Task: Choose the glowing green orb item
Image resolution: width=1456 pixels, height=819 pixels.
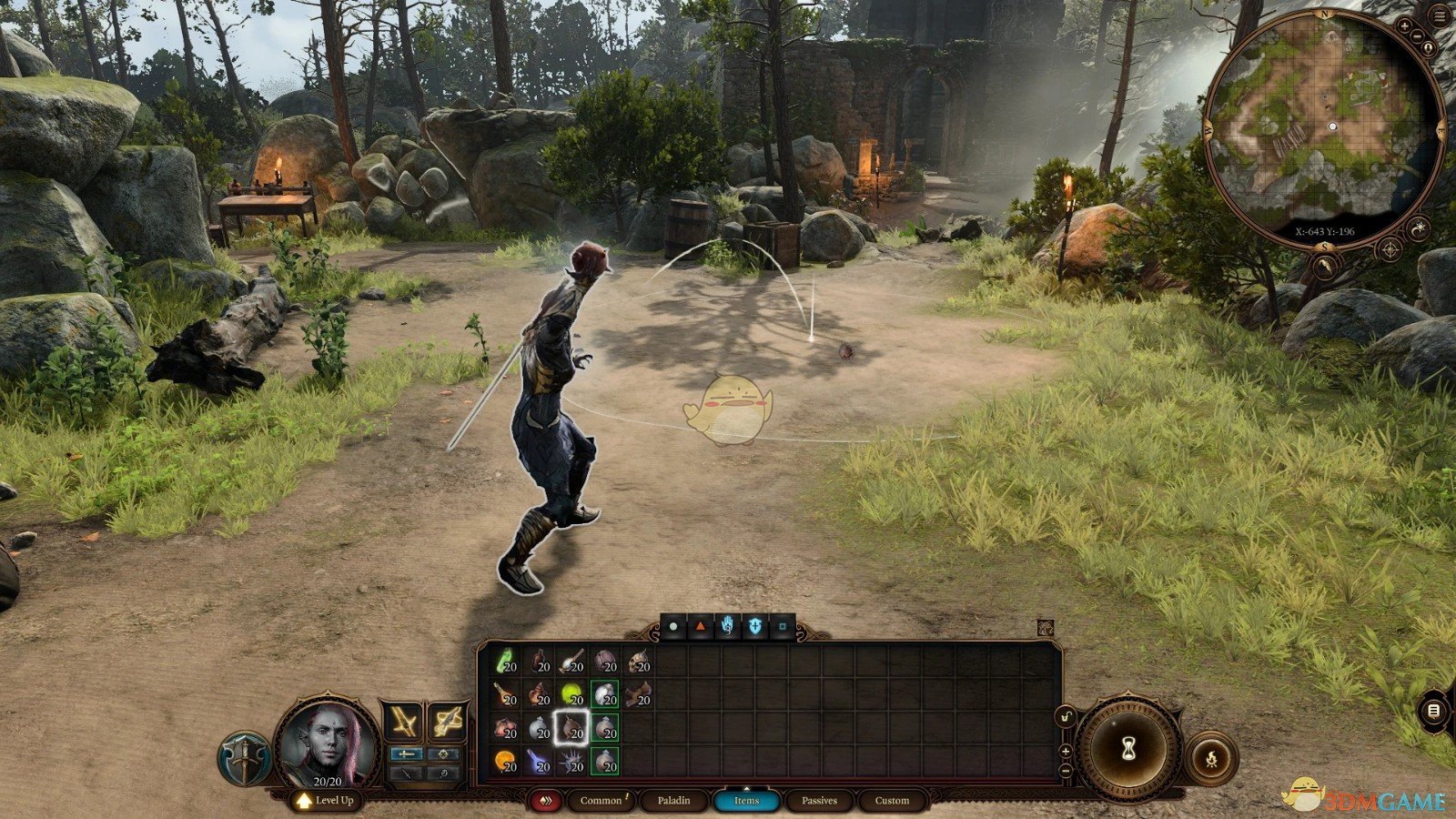Action: 572,695
